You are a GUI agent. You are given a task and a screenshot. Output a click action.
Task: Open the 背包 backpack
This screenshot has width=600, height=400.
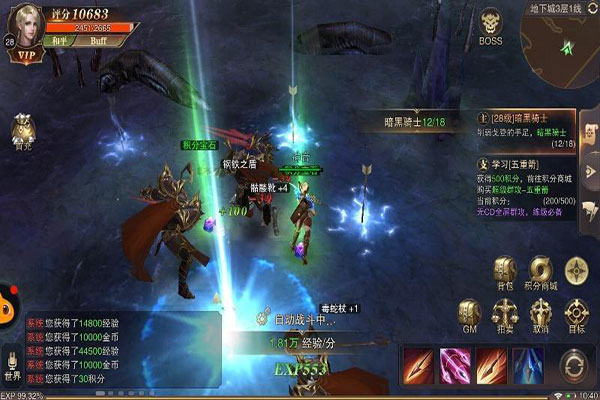point(505,272)
